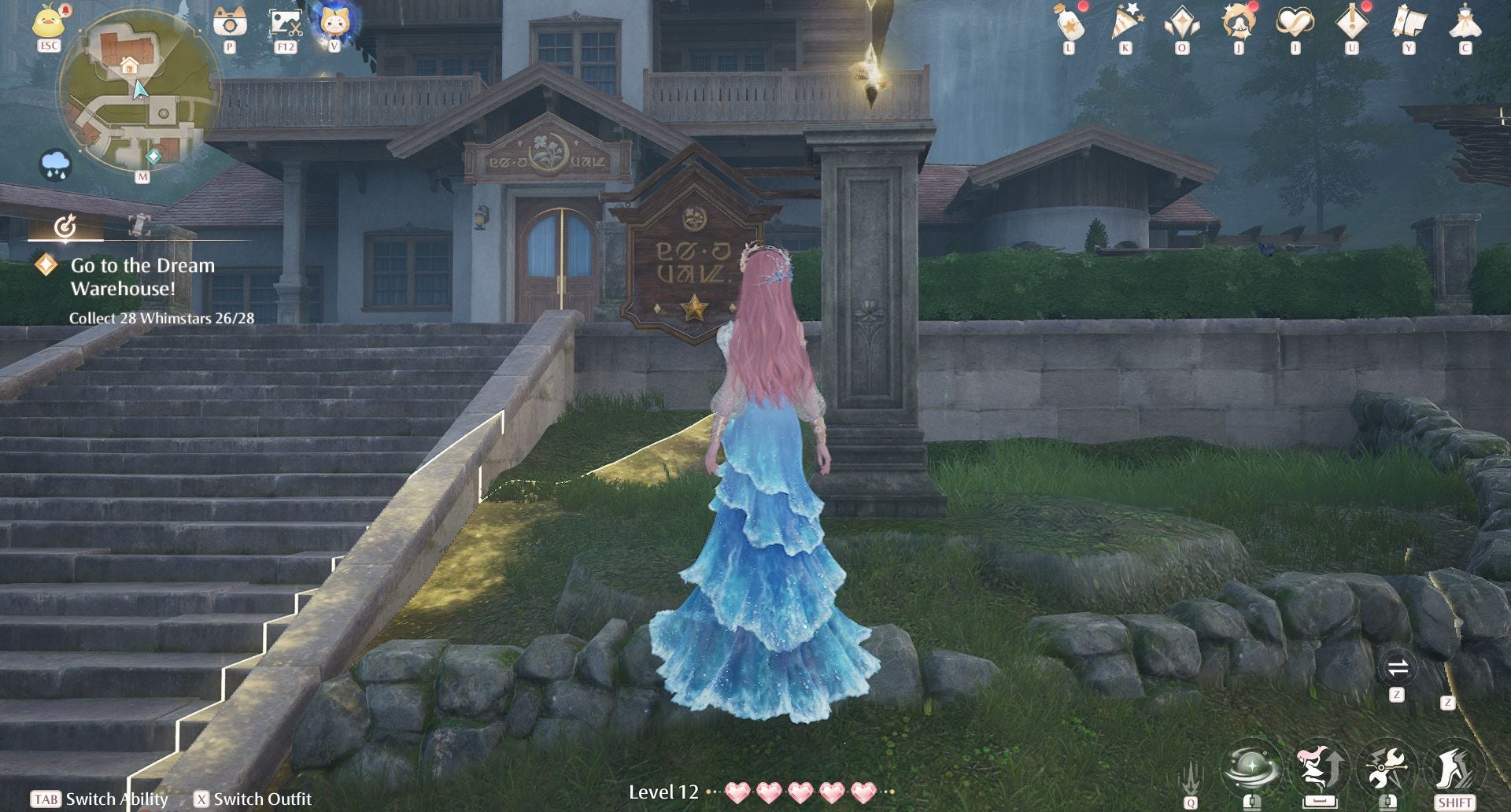Check the rain cloud weather icon

tap(55, 164)
